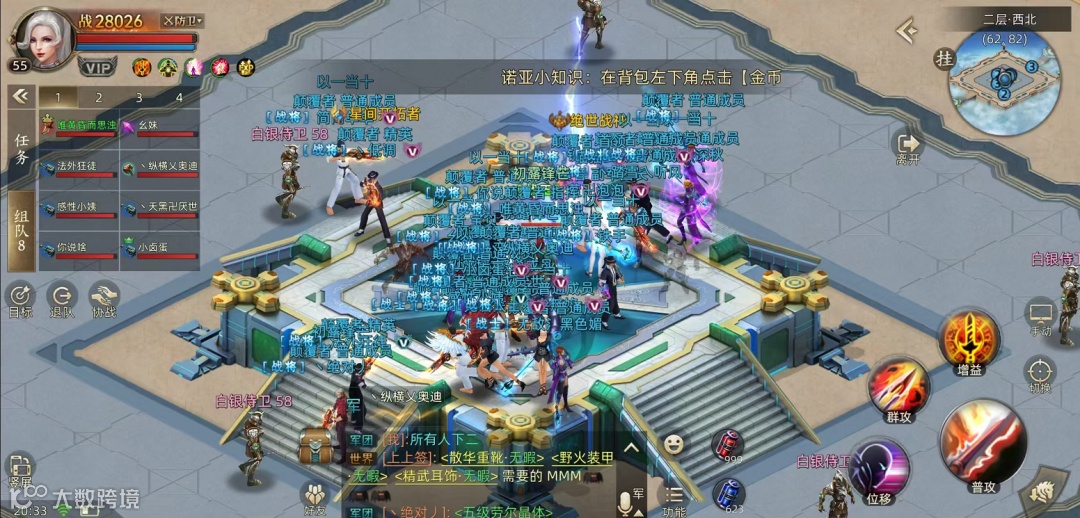Leave the team with 退队 button
This screenshot has height=518, width=1080.
click(62, 298)
